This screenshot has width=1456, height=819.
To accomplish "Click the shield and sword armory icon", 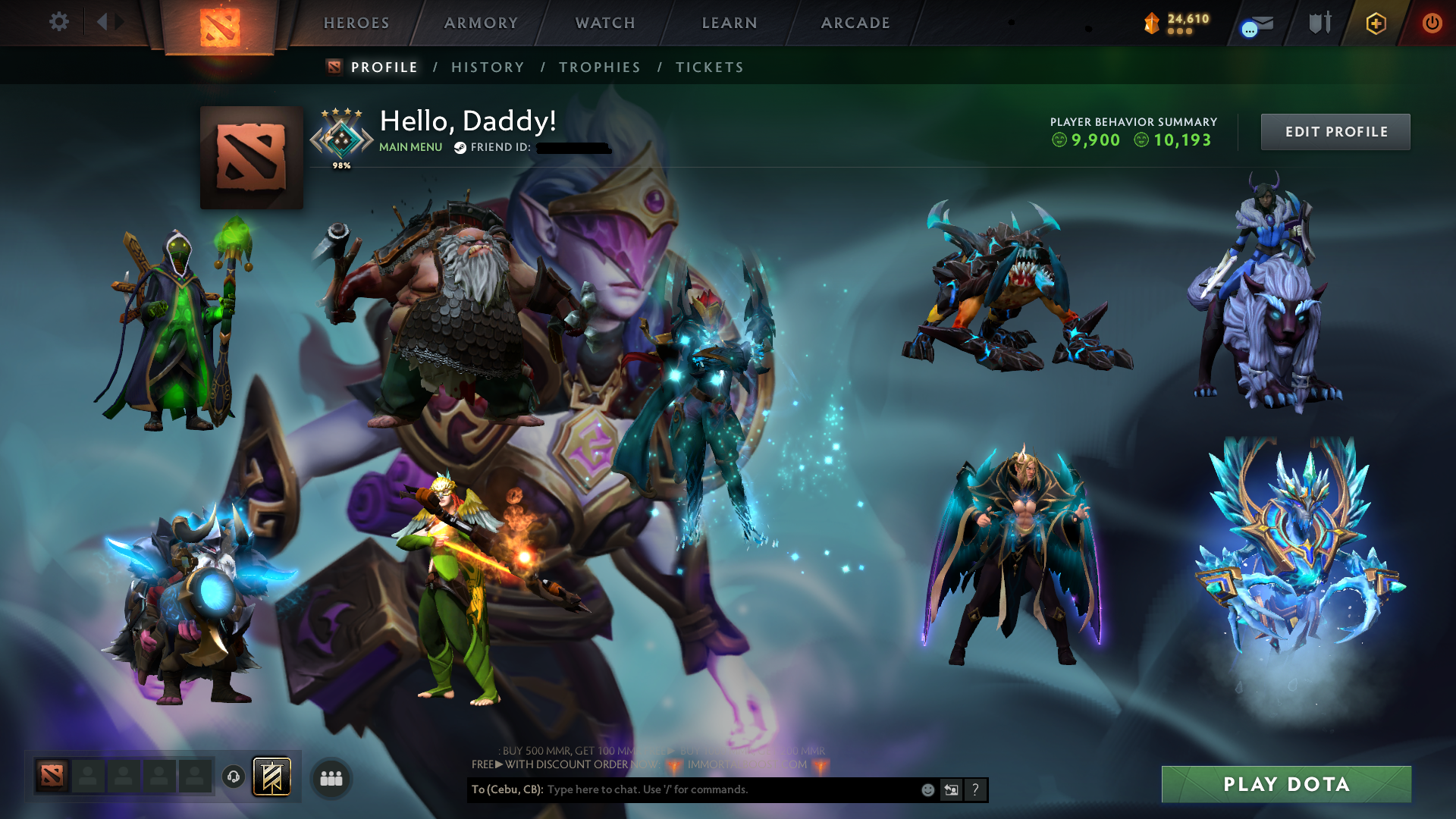I will 1318,22.
